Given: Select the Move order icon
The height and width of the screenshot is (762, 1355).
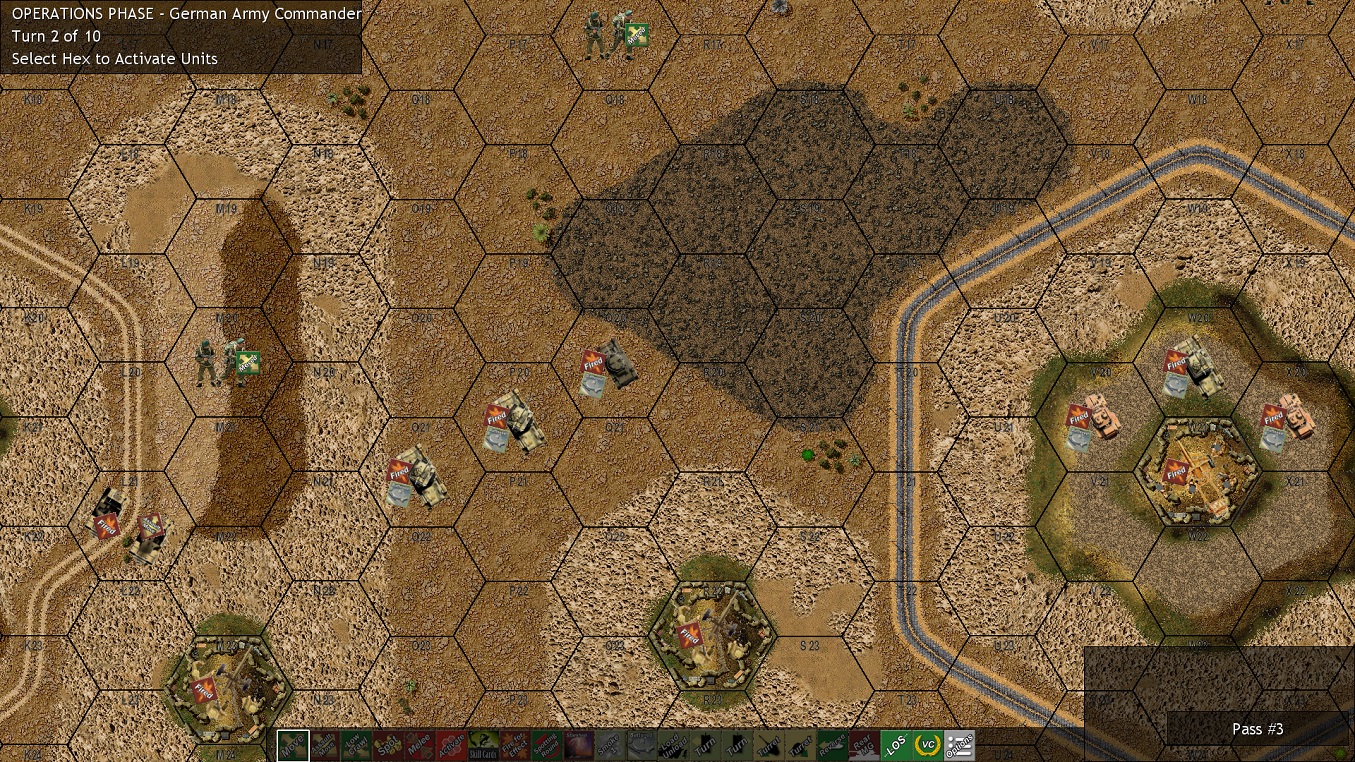Looking at the screenshot, I should 291,745.
